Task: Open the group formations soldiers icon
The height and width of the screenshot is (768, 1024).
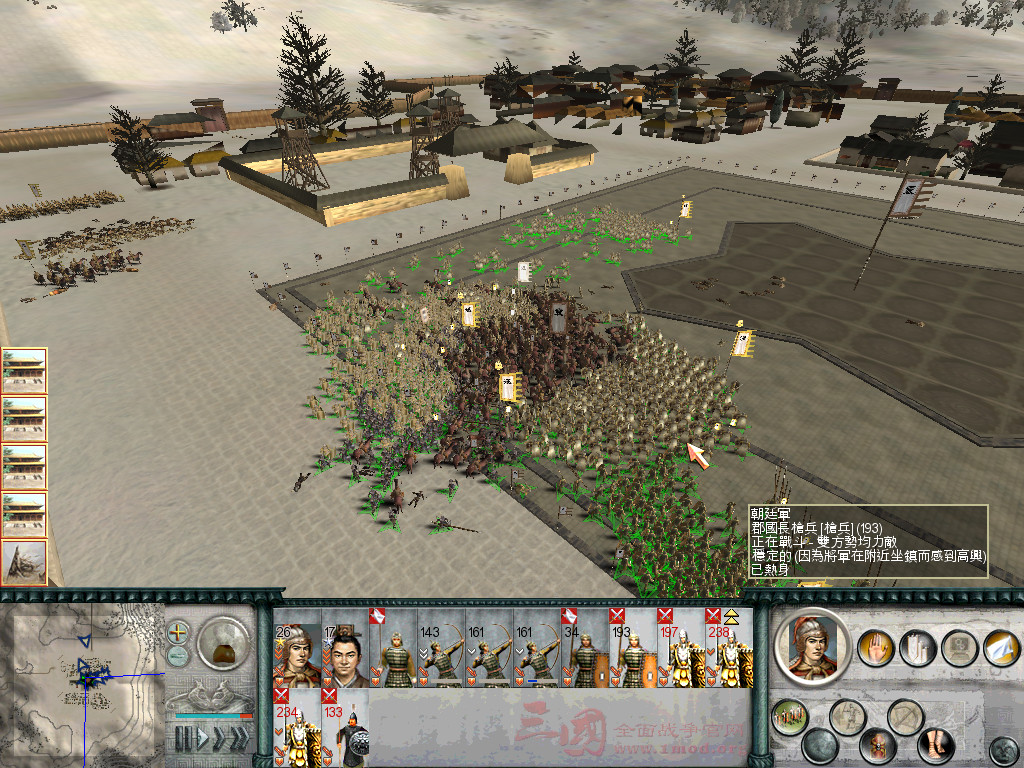Action: [789, 716]
